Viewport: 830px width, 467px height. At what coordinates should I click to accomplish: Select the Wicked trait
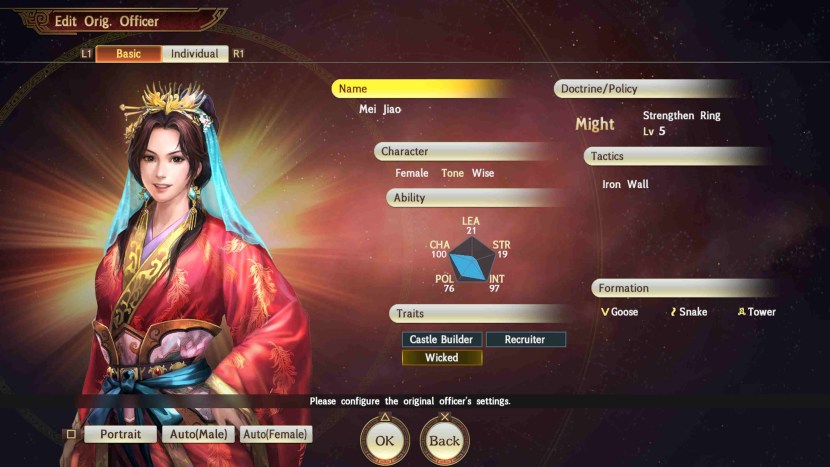coord(442,358)
